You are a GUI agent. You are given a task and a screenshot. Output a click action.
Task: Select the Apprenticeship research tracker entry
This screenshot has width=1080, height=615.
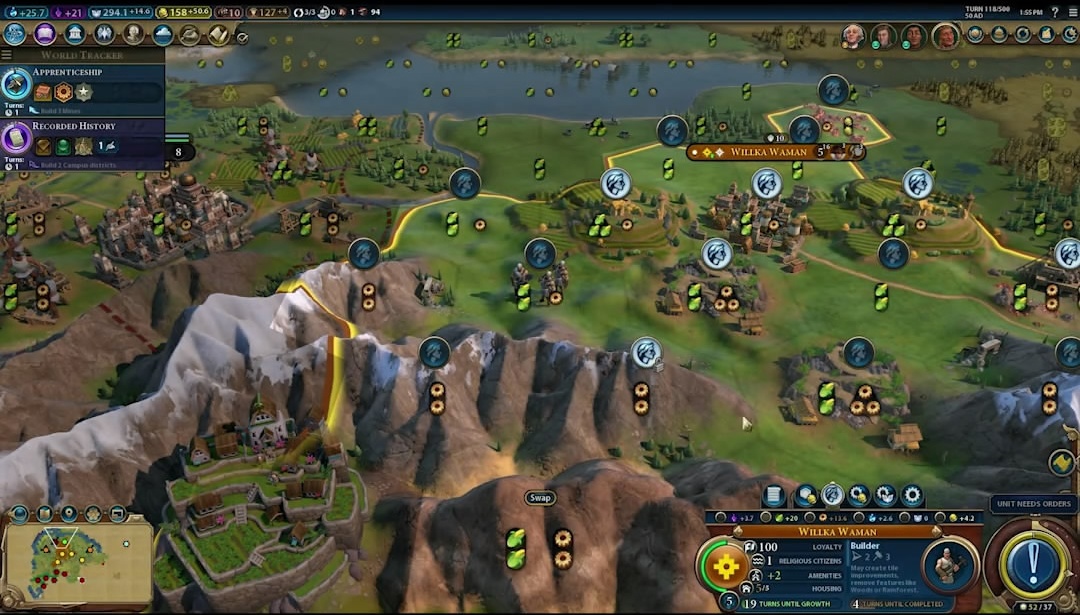point(82,84)
